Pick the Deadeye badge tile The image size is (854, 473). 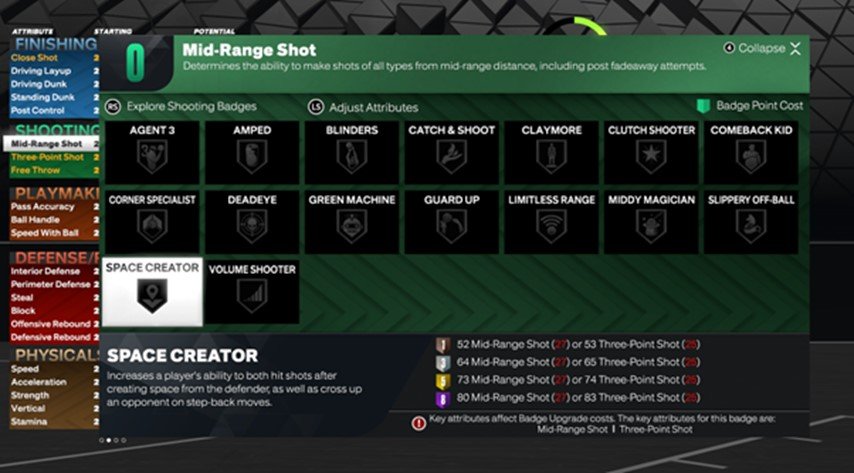(x=252, y=222)
